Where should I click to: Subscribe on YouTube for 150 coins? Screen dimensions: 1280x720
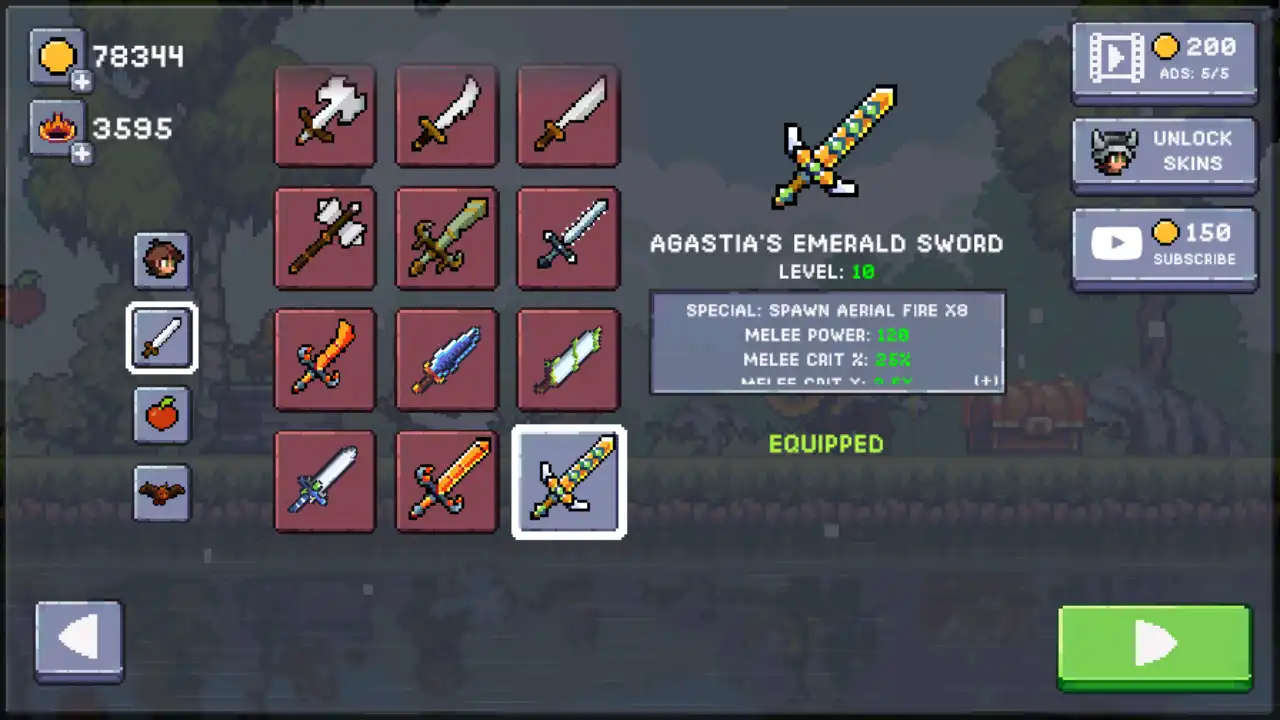point(1164,246)
